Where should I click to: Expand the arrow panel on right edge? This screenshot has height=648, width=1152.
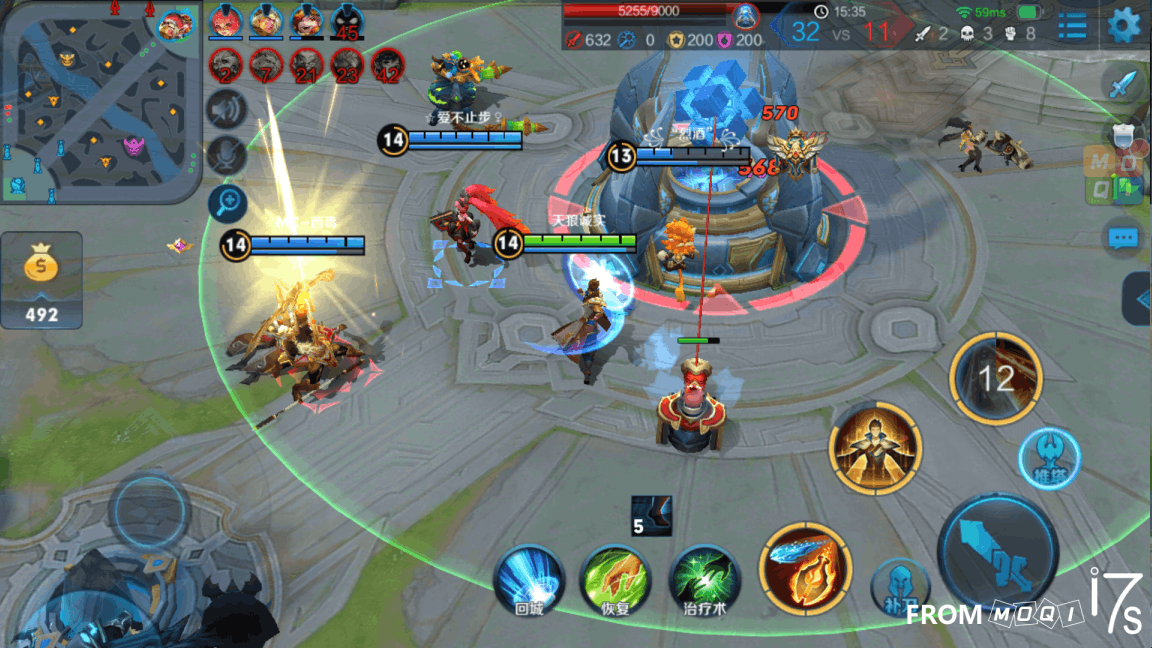pos(1137,298)
